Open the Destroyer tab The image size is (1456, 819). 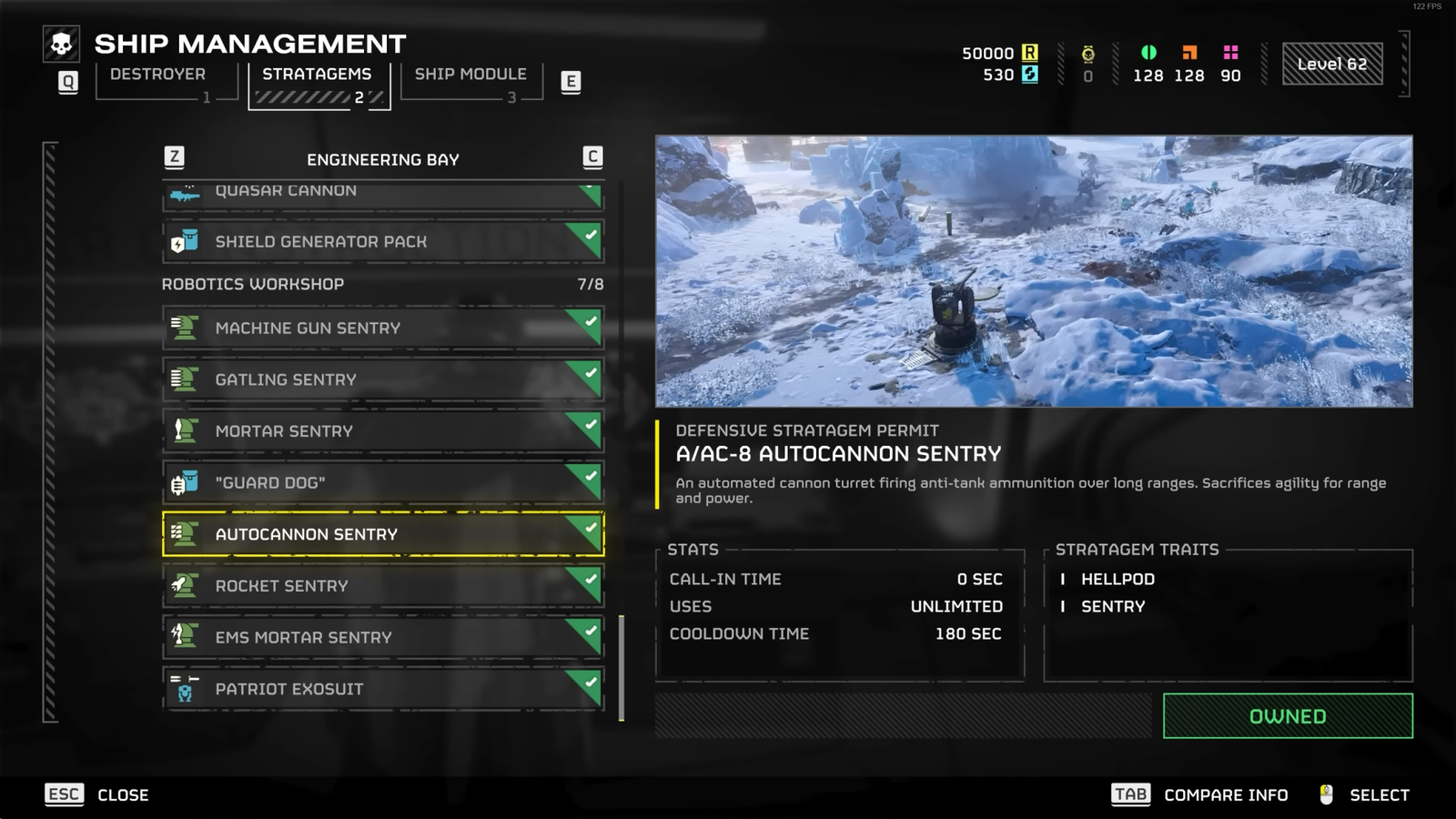(x=157, y=74)
